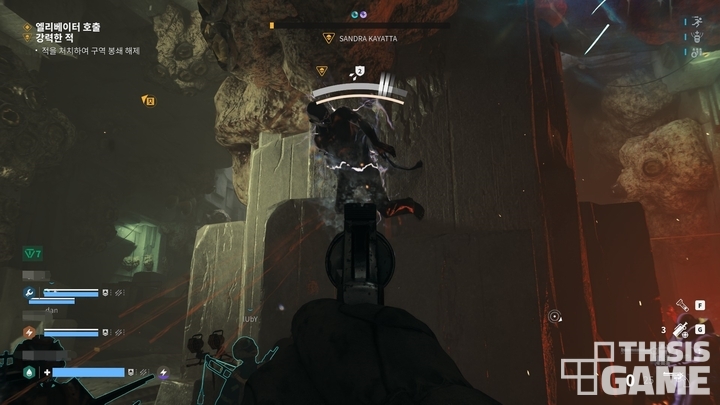Click the Sandra Kayatta boss skull emblem

[x=327, y=38]
